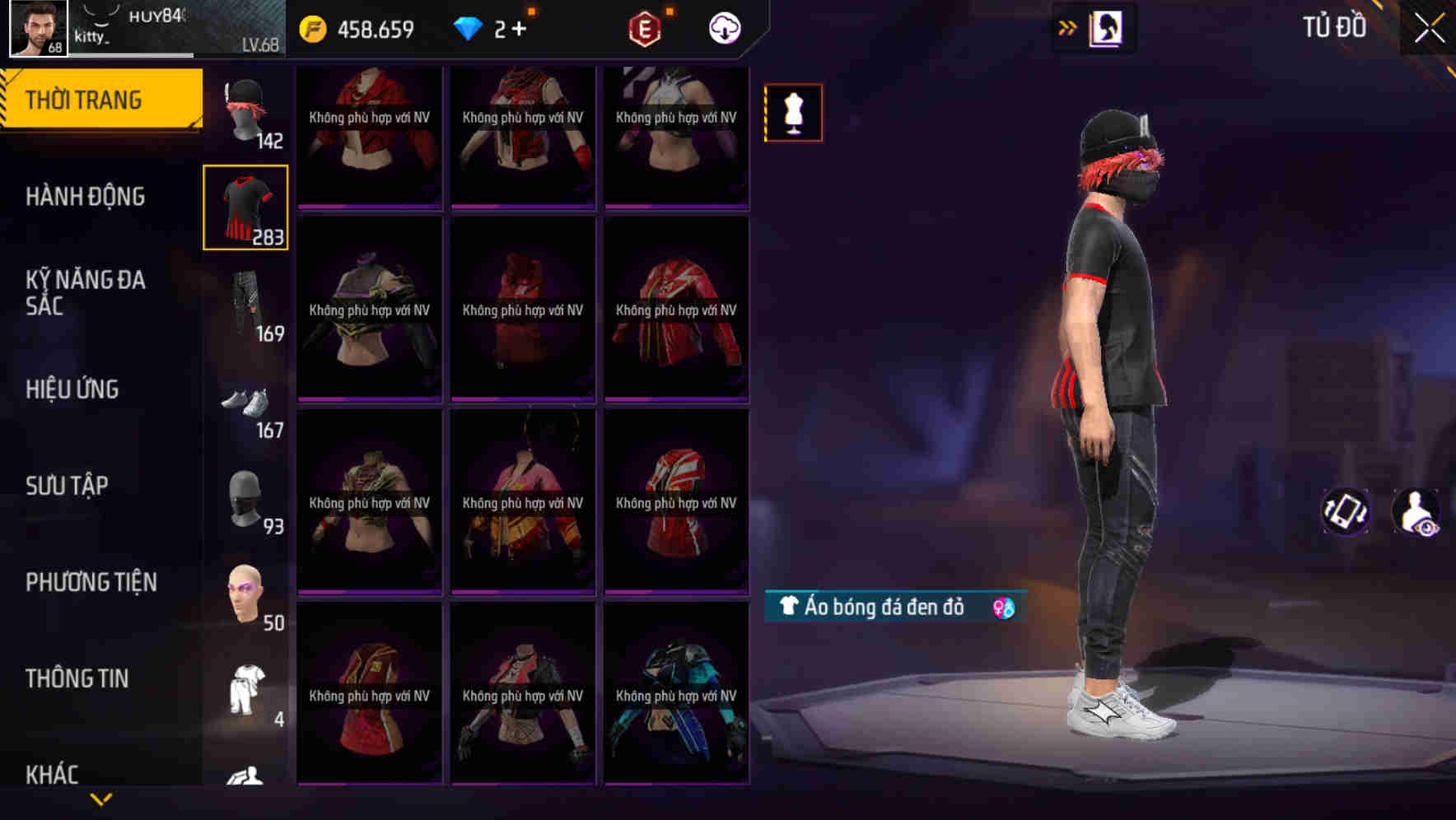The width and height of the screenshot is (1456, 820).
Task: Select the mask category with 93 items
Action: [x=246, y=498]
